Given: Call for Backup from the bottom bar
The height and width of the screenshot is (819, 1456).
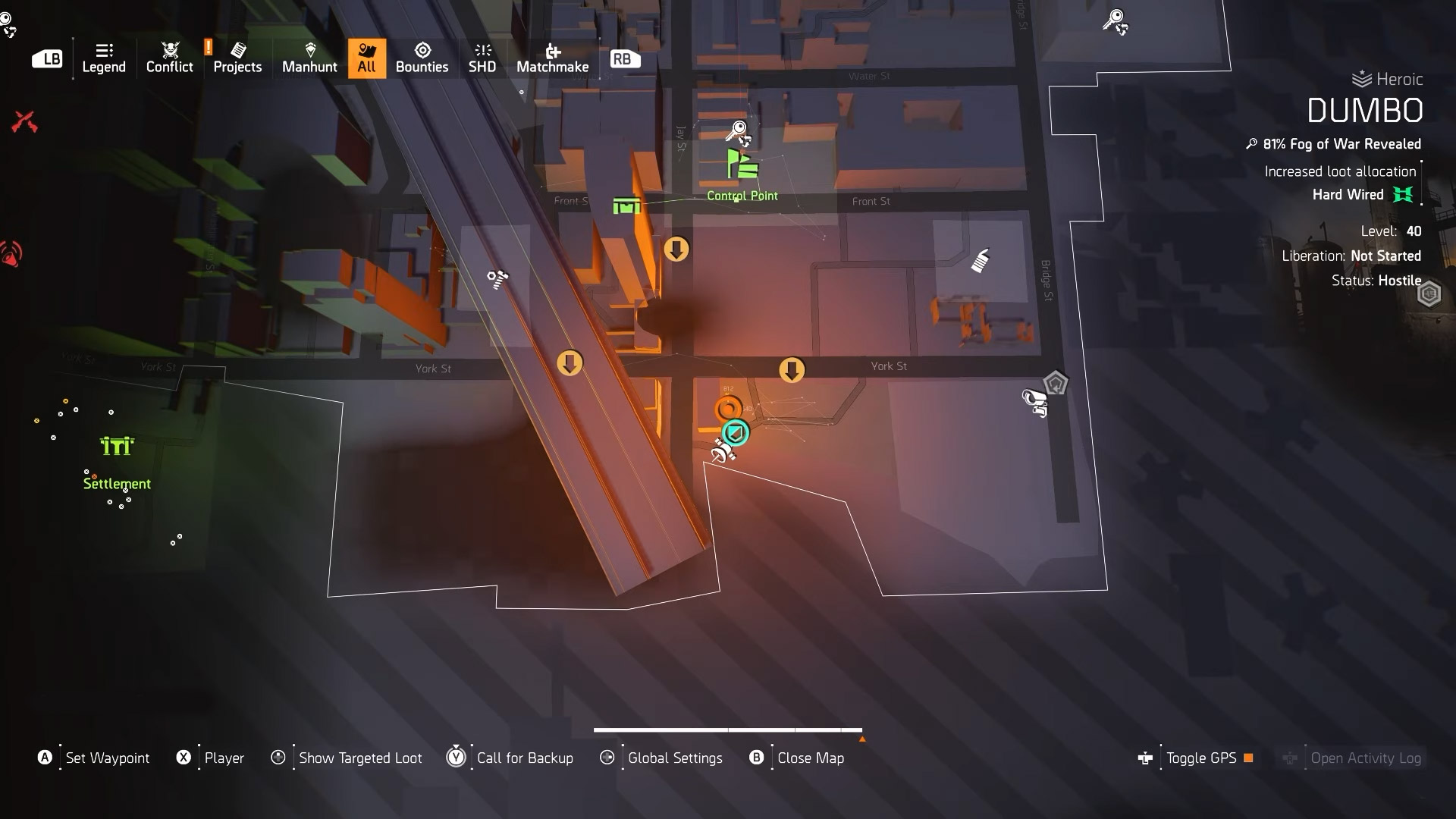Looking at the screenshot, I should coord(524,758).
